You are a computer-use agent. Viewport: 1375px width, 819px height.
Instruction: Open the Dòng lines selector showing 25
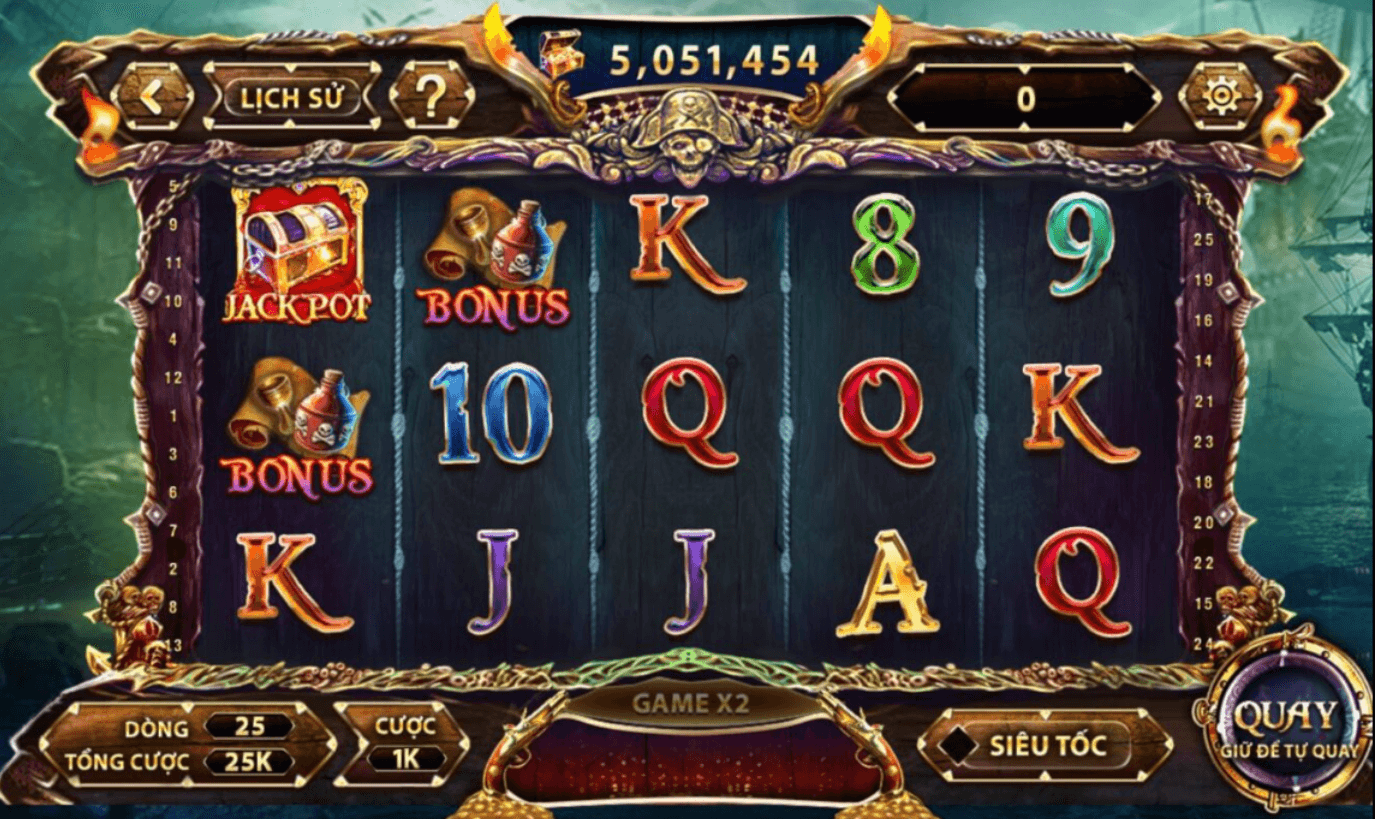[x=250, y=728]
